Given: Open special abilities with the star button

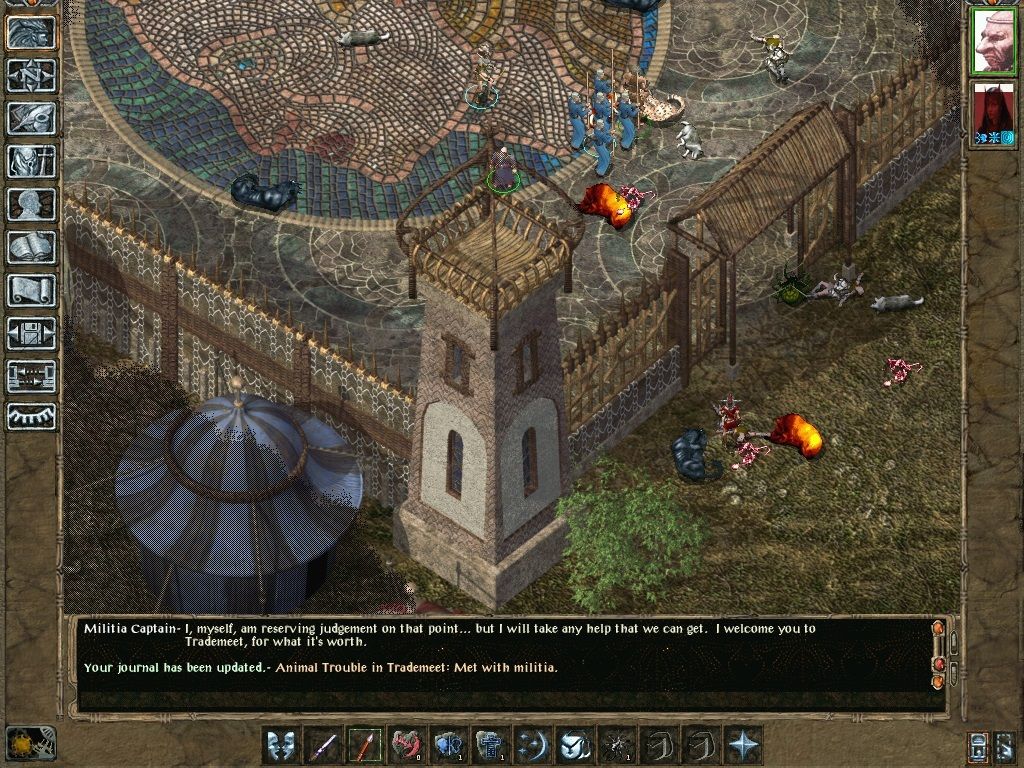Looking at the screenshot, I should point(743,745).
